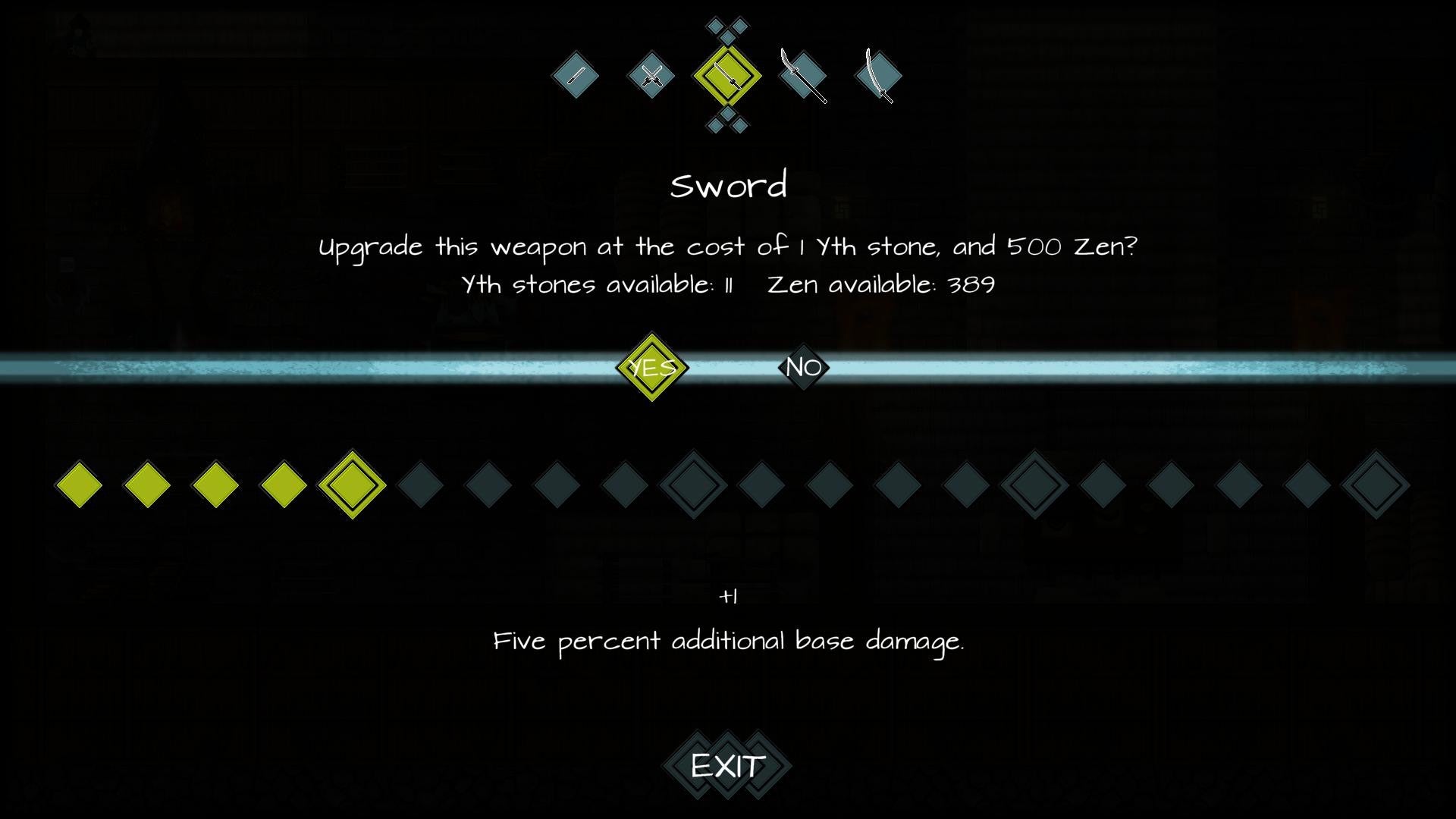Image resolution: width=1456 pixels, height=819 pixels.
Task: Select the green highlighted Sword weapon icon
Action: 726,76
